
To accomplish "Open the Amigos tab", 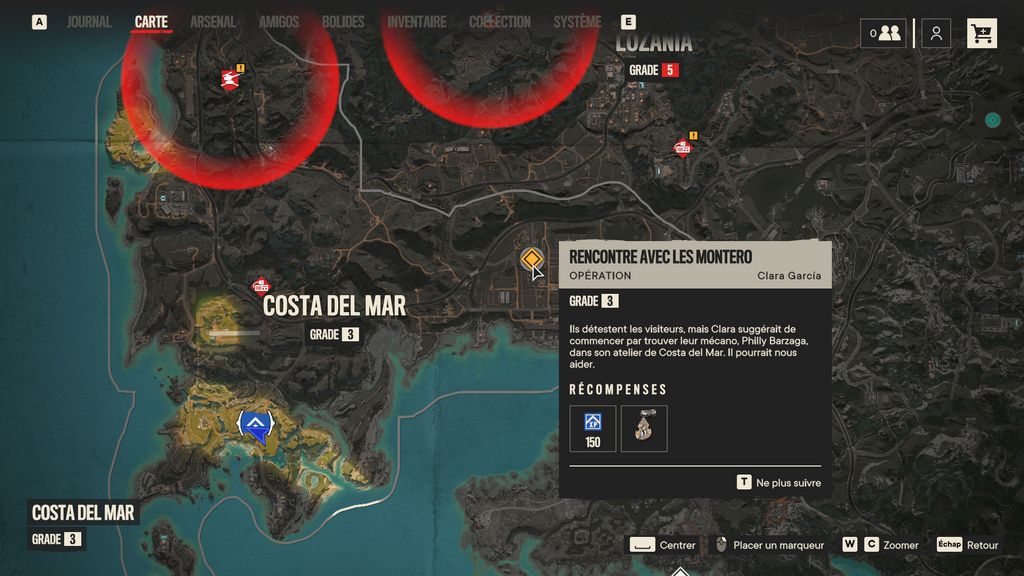I will click(279, 22).
